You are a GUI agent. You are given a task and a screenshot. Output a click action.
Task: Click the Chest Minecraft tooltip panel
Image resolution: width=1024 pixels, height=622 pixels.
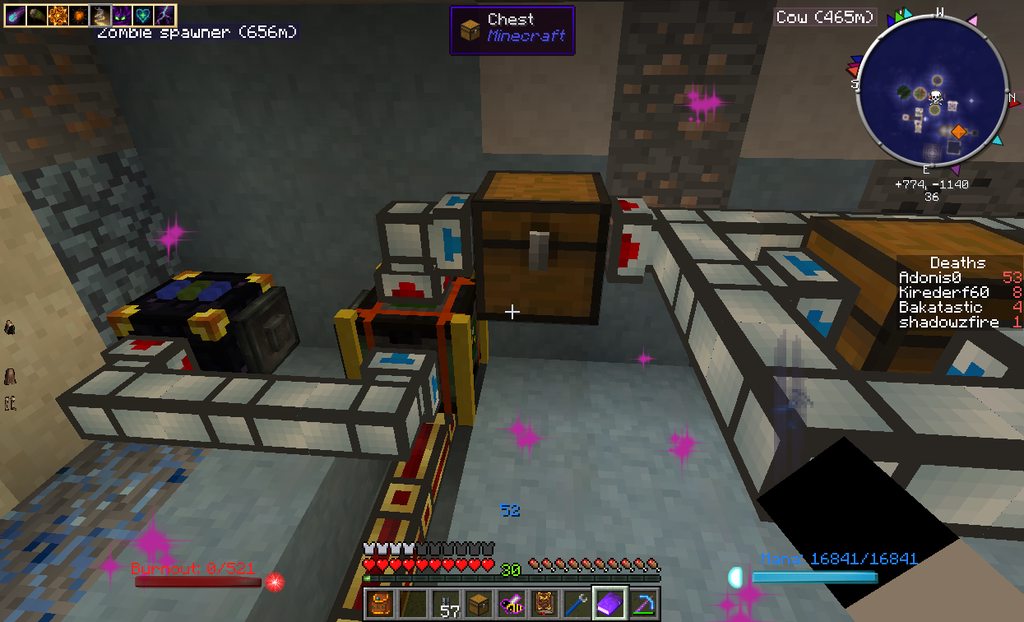coord(512,29)
